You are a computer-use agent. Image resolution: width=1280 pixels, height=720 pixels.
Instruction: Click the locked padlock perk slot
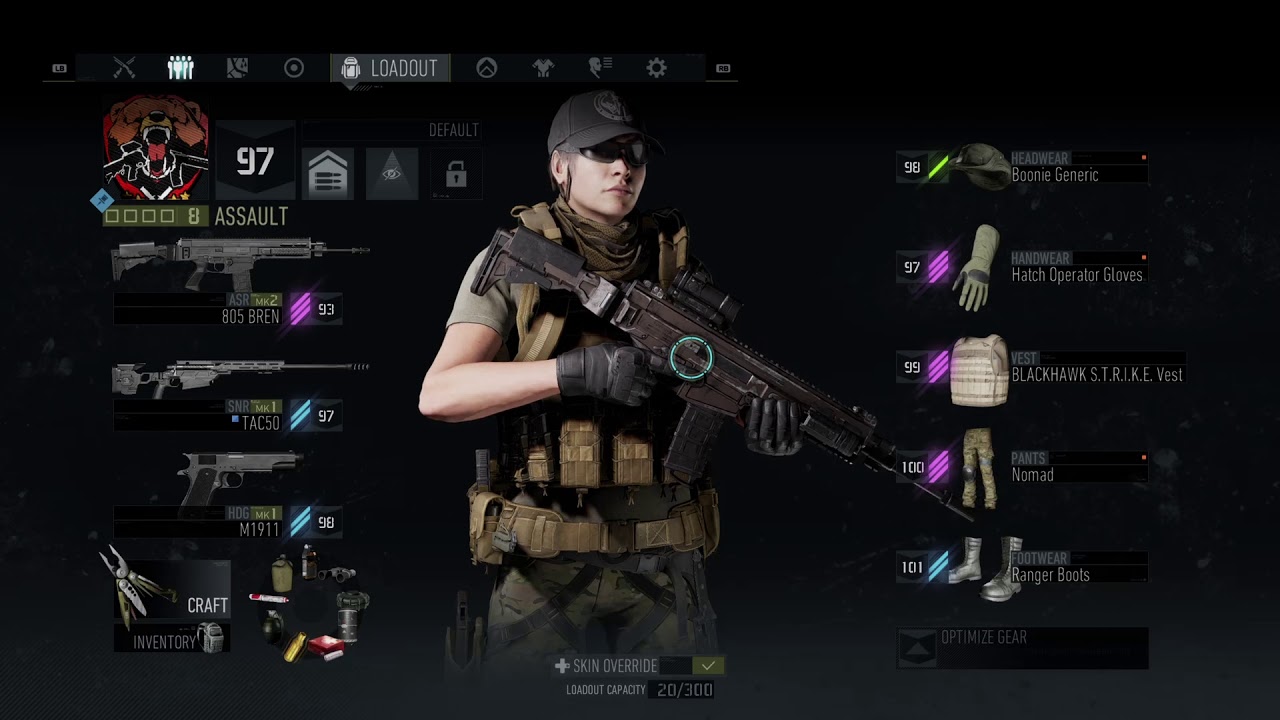coord(456,175)
